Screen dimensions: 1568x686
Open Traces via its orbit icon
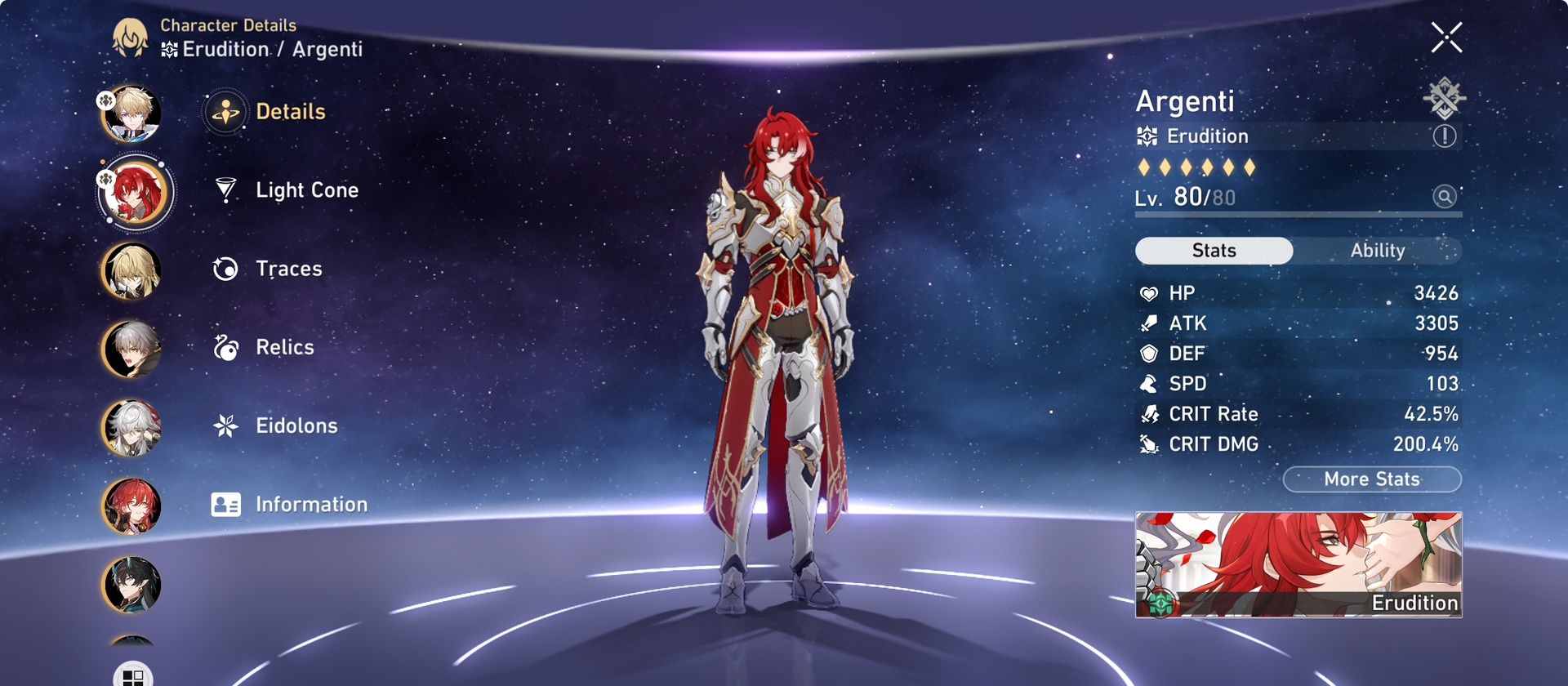pyautogui.click(x=225, y=269)
